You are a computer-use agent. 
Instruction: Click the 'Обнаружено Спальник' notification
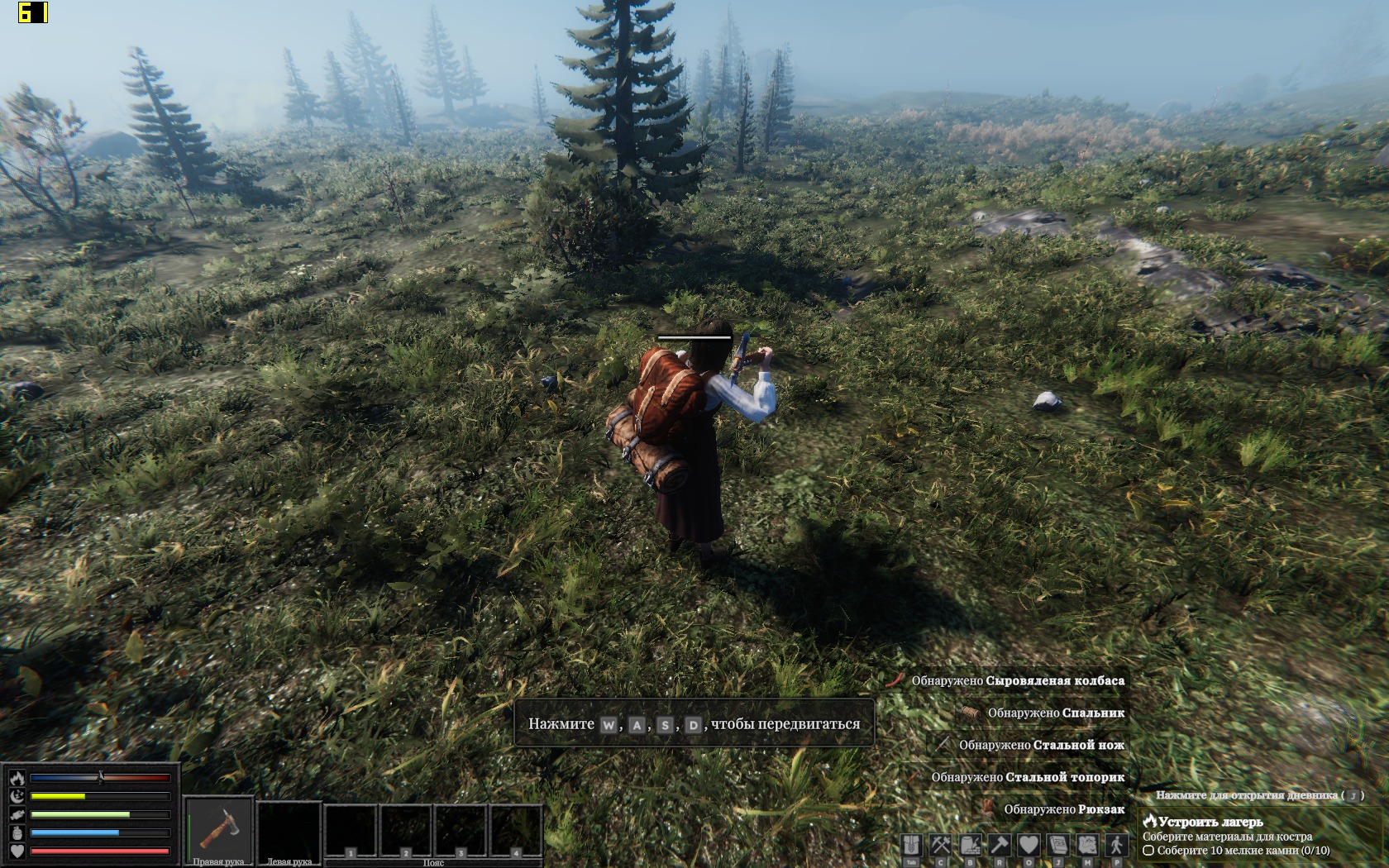1055,713
